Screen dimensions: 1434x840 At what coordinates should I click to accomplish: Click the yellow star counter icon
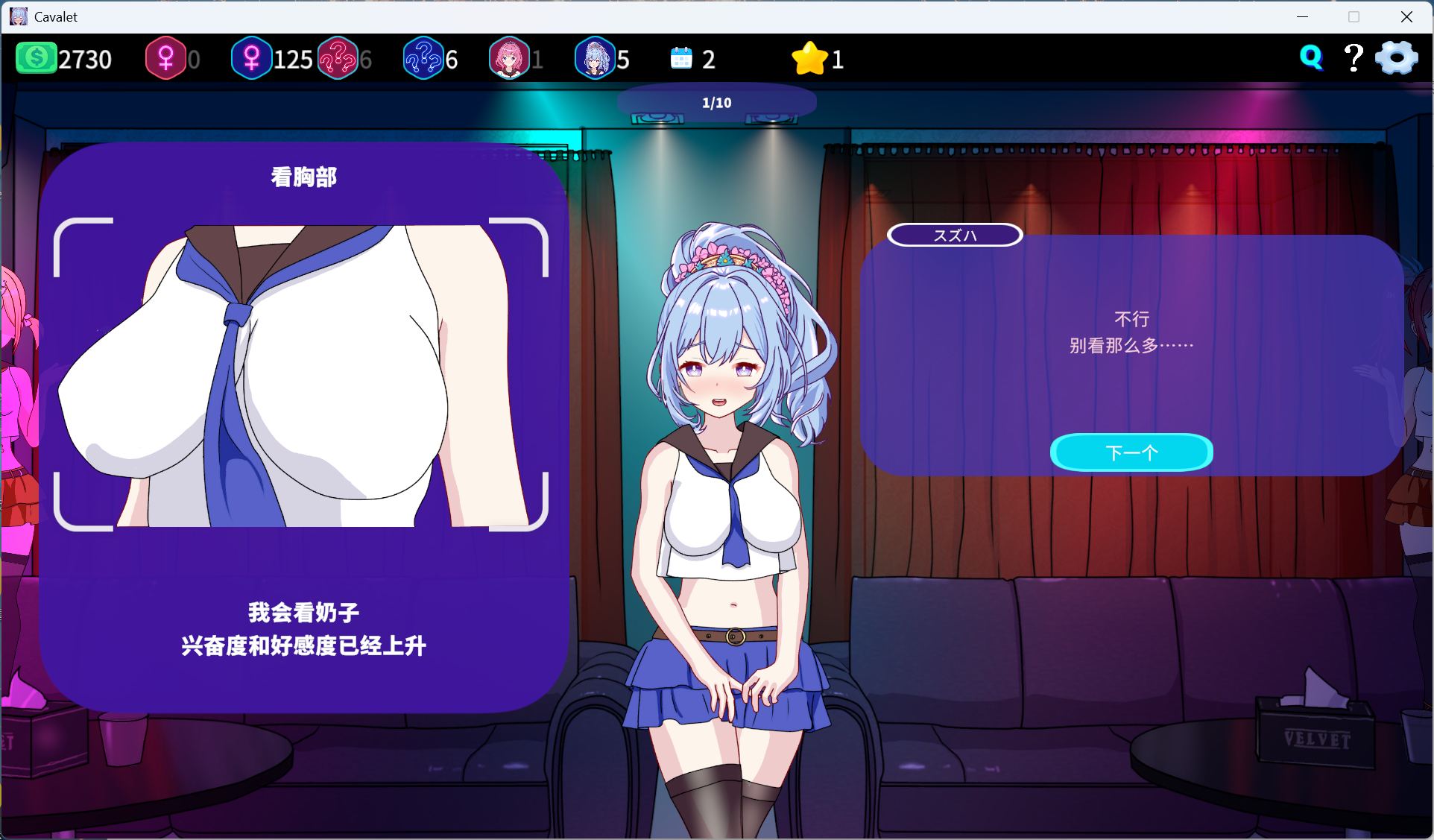809,57
